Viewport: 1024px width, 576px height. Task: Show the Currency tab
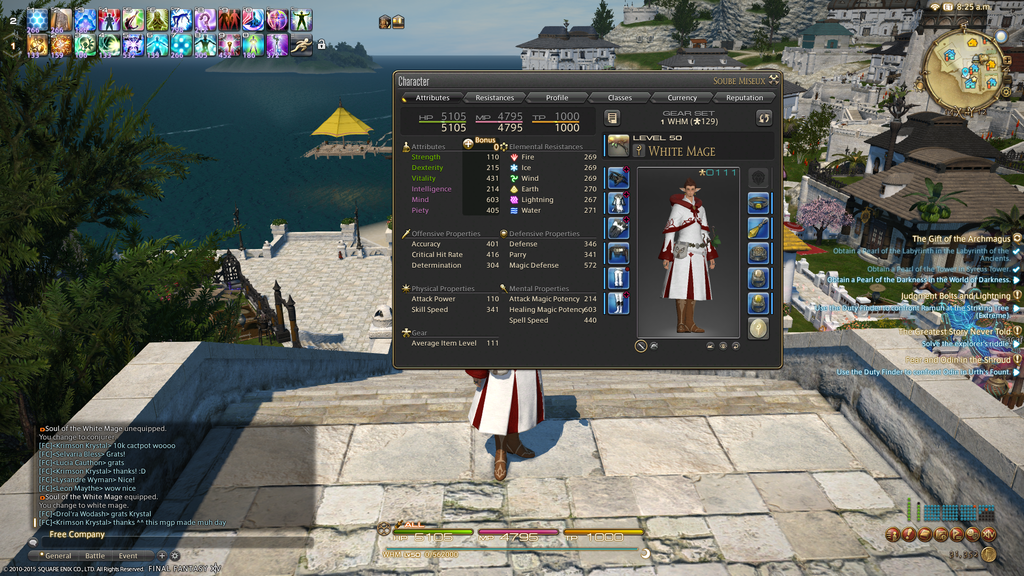point(682,98)
